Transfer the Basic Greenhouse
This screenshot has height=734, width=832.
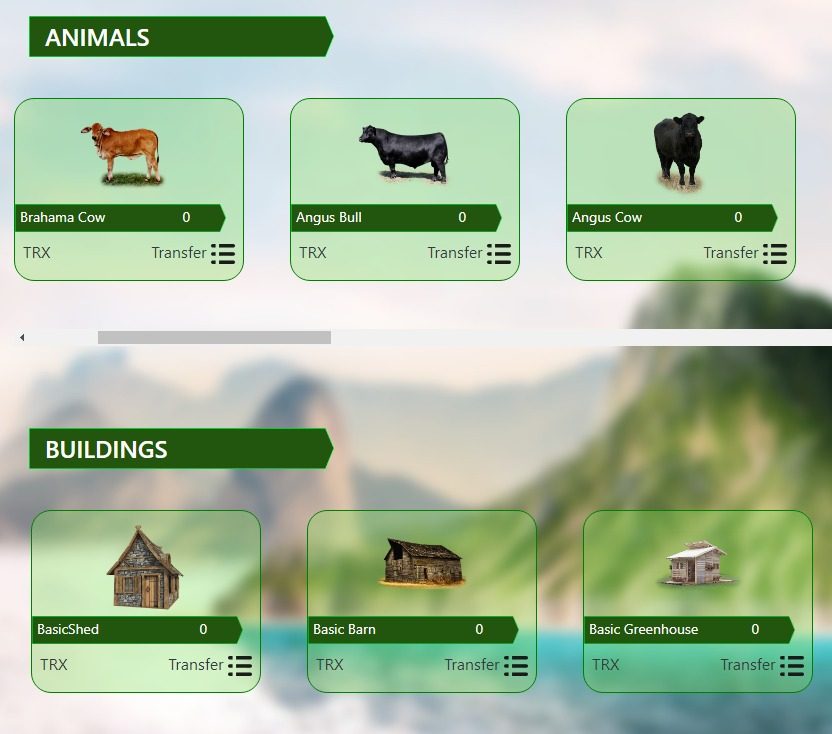pyautogui.click(x=748, y=665)
